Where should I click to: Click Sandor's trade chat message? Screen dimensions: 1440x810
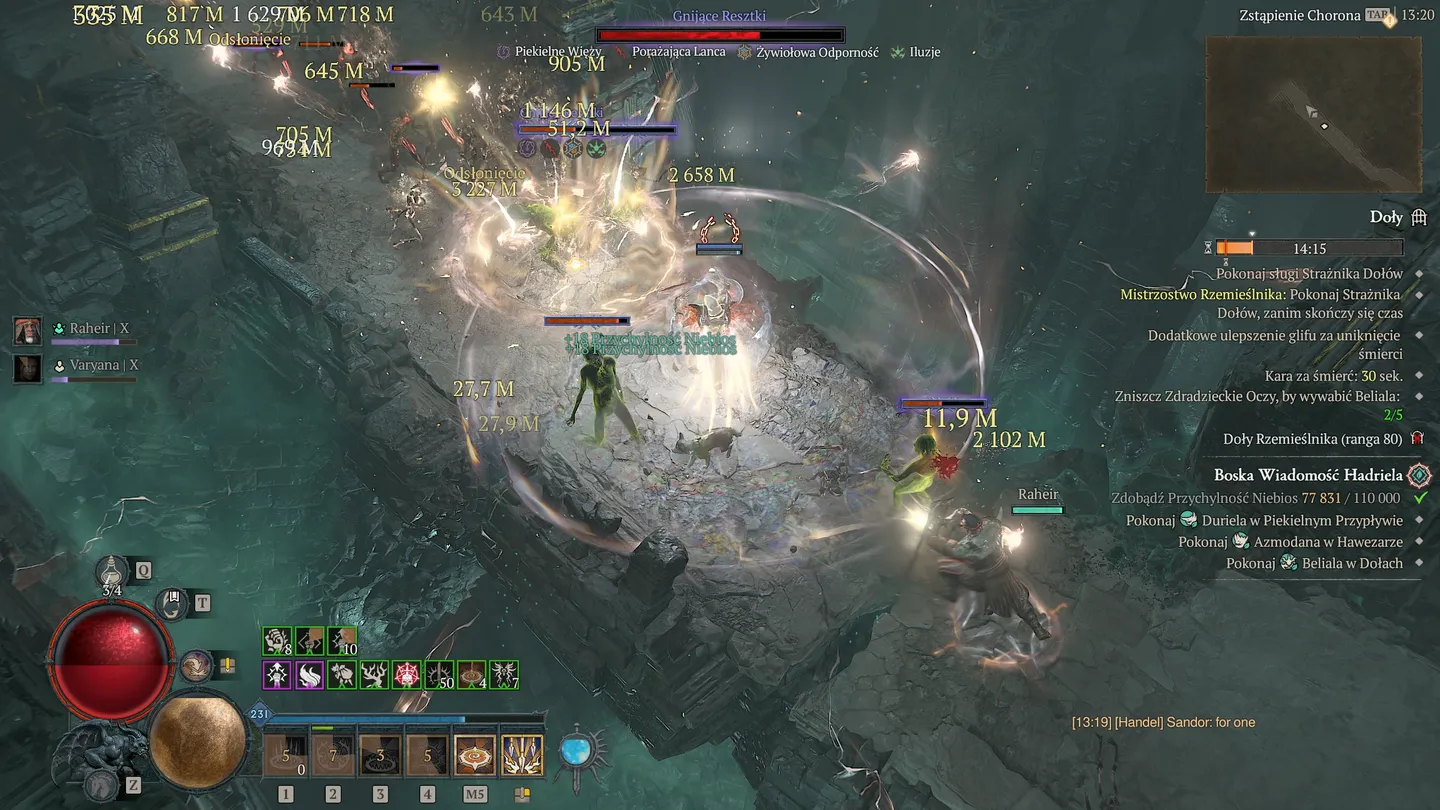pos(1163,722)
